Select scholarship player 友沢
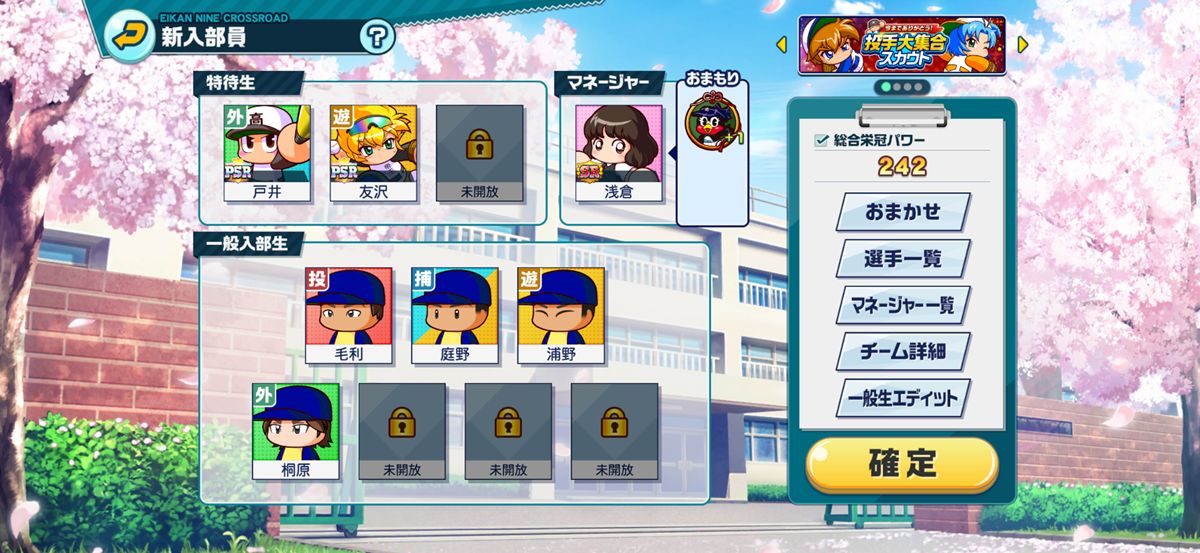The image size is (1200, 553). pyautogui.click(x=373, y=152)
